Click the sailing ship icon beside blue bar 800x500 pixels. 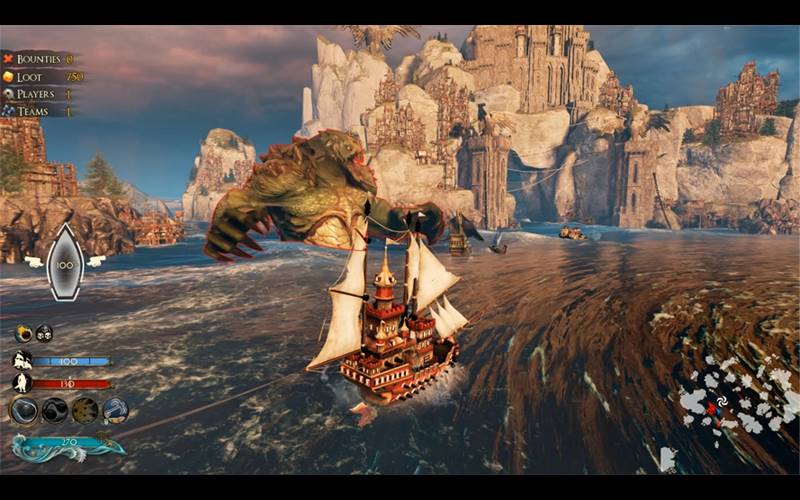click(22, 360)
